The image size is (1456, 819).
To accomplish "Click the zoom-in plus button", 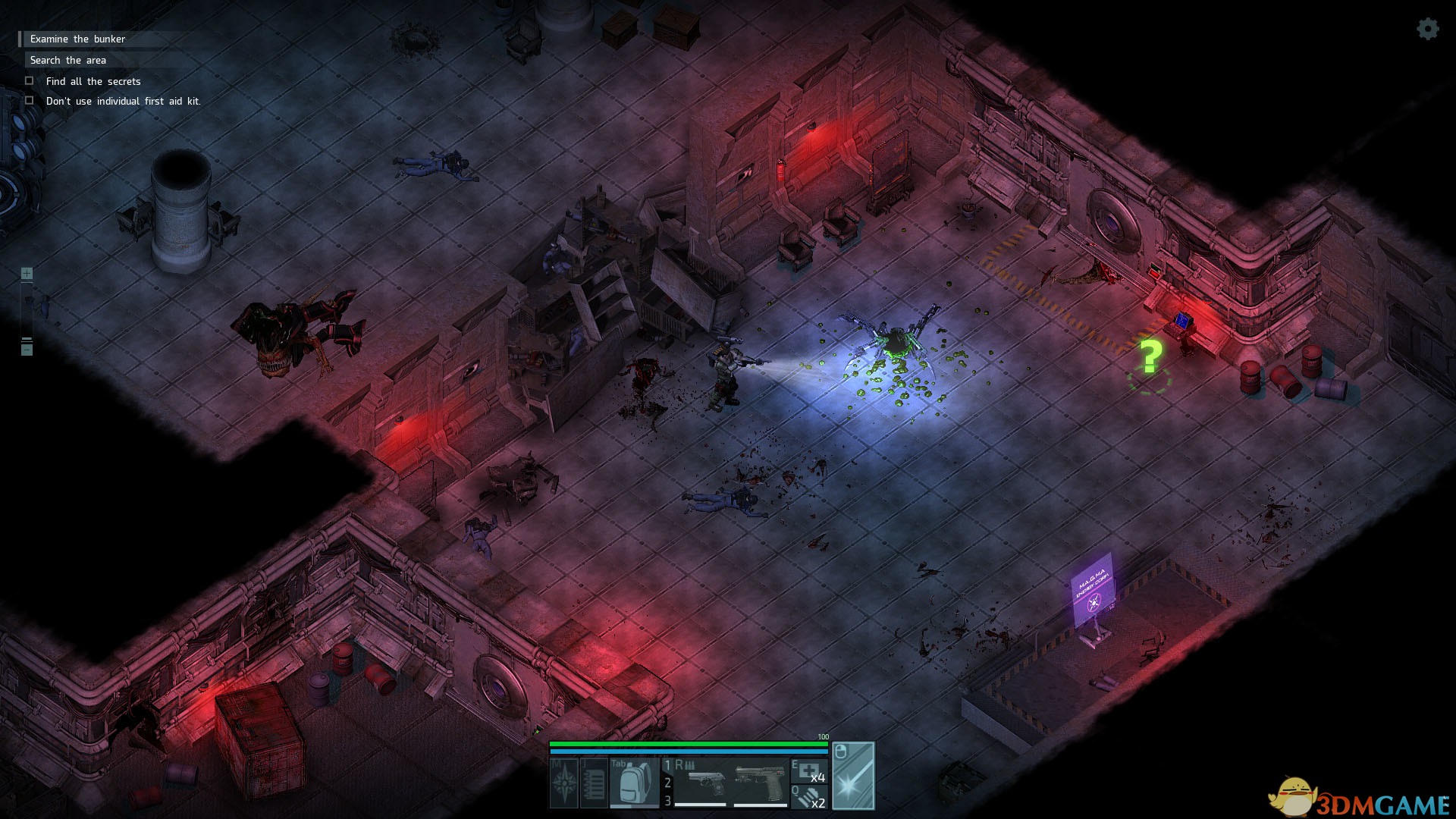I will click(27, 273).
